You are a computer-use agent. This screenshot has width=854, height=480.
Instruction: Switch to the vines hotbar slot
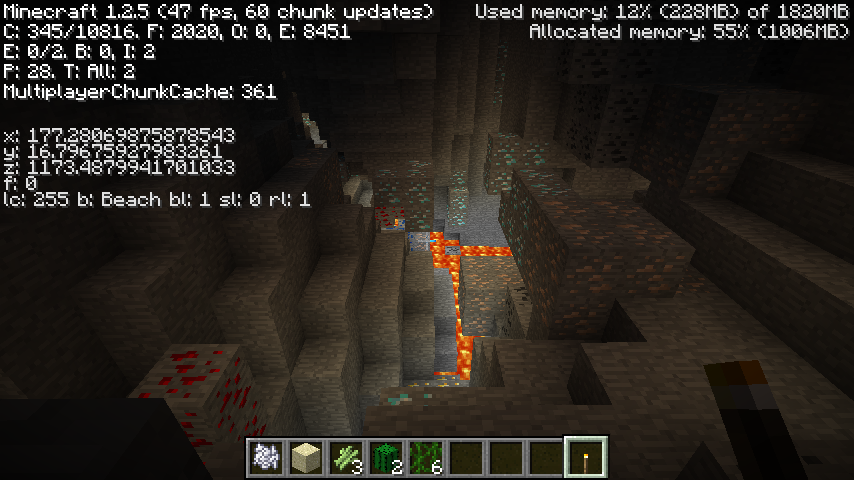point(426,458)
